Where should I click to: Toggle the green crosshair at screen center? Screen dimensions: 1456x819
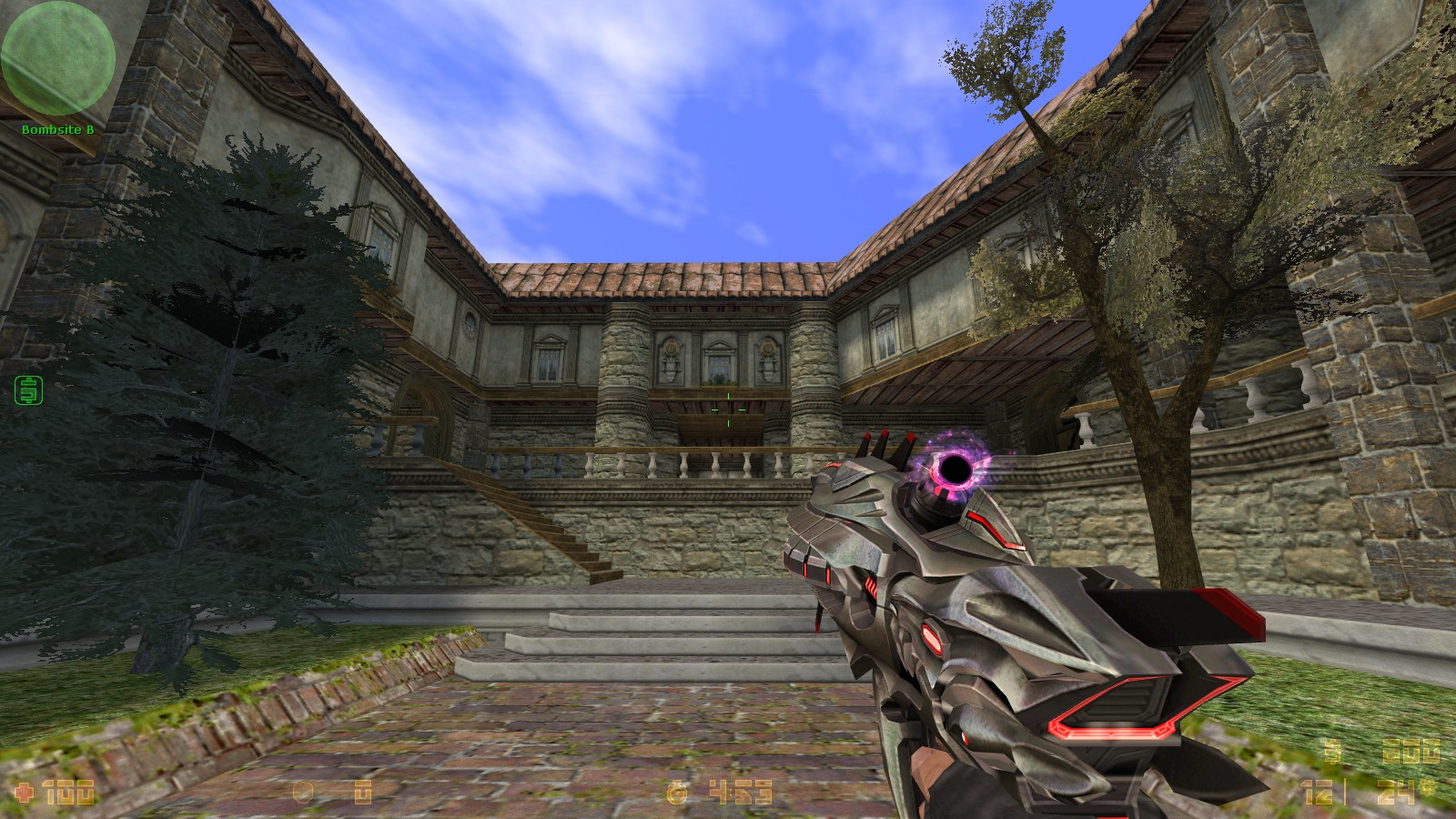pyautogui.click(x=726, y=409)
